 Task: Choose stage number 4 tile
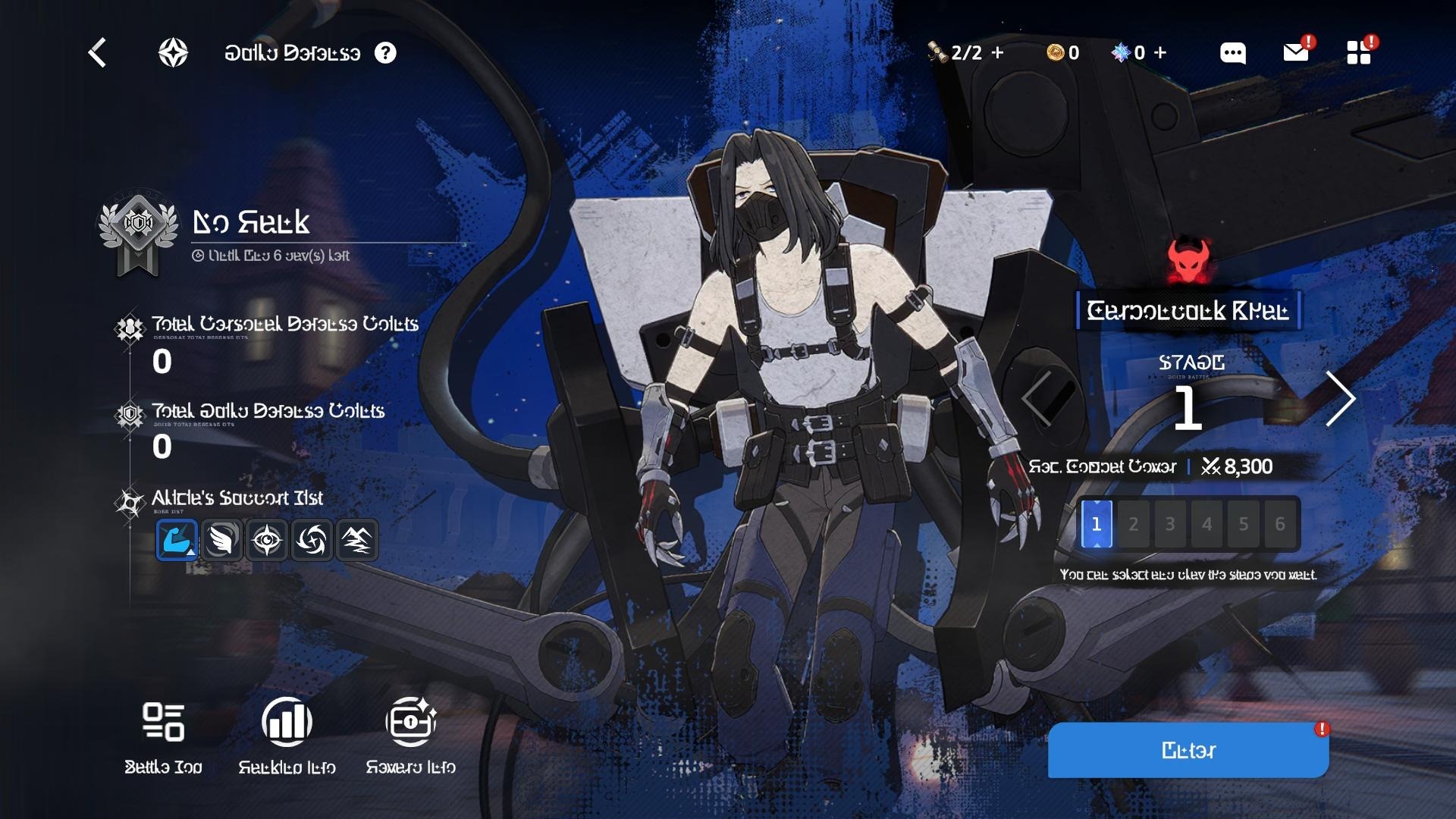(1207, 524)
